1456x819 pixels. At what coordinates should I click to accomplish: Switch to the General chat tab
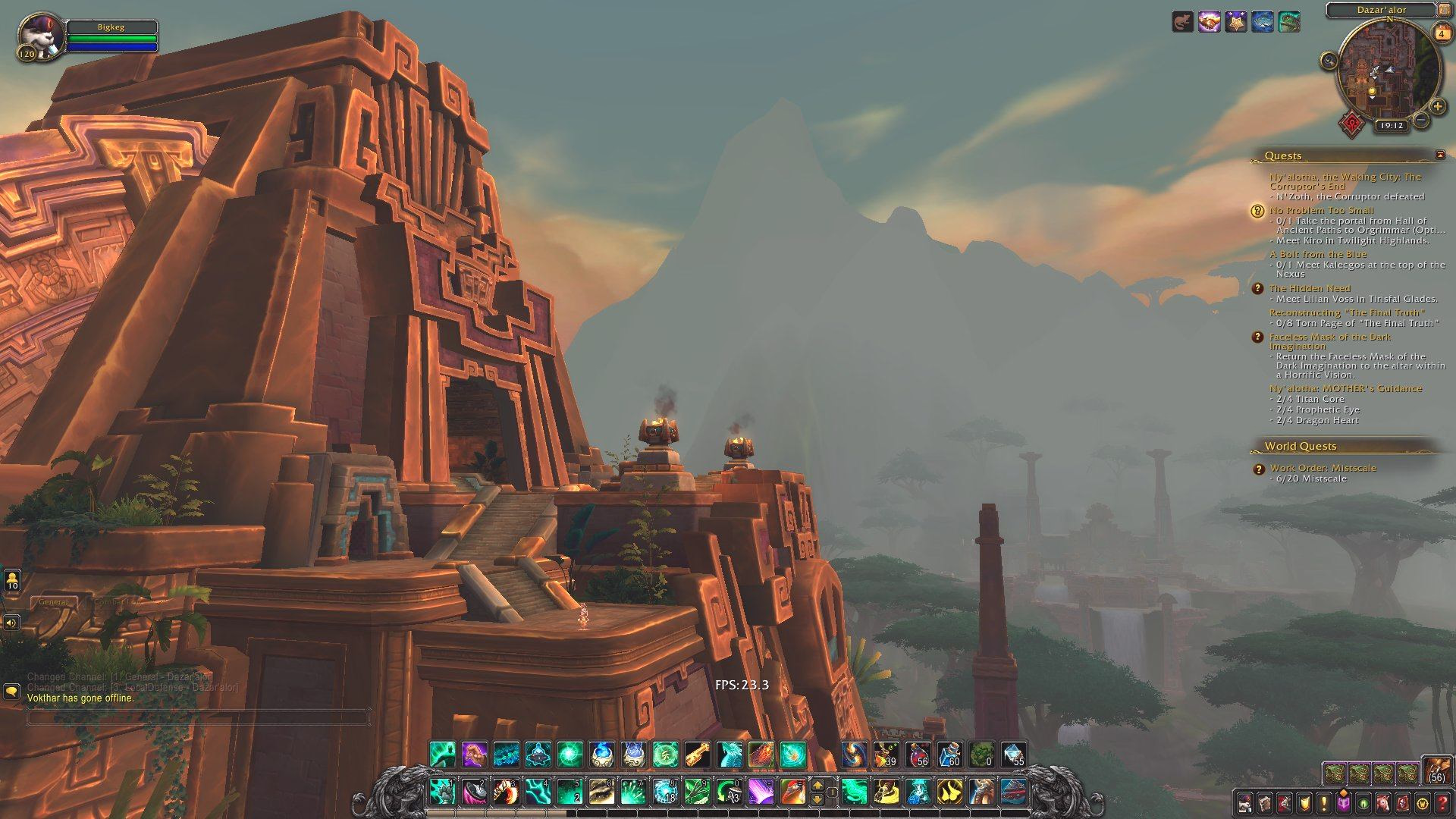(x=53, y=602)
